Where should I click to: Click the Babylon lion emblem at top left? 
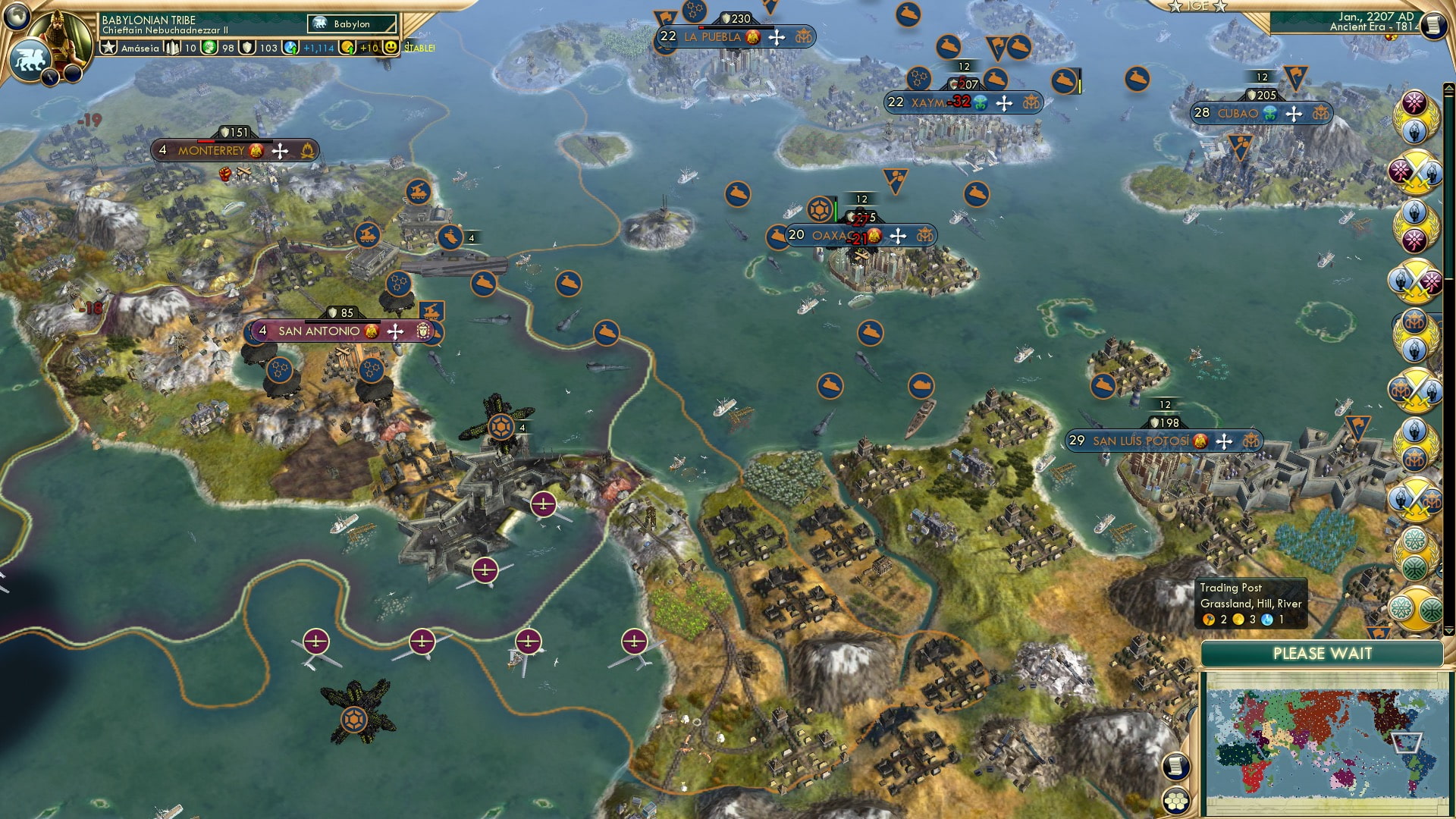pos(30,59)
